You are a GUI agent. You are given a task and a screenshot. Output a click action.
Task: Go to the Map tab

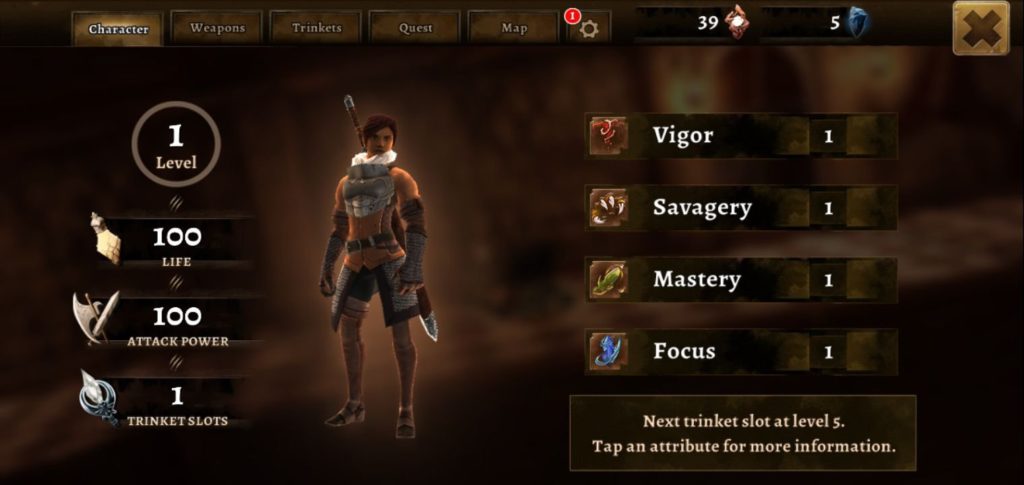[513, 28]
